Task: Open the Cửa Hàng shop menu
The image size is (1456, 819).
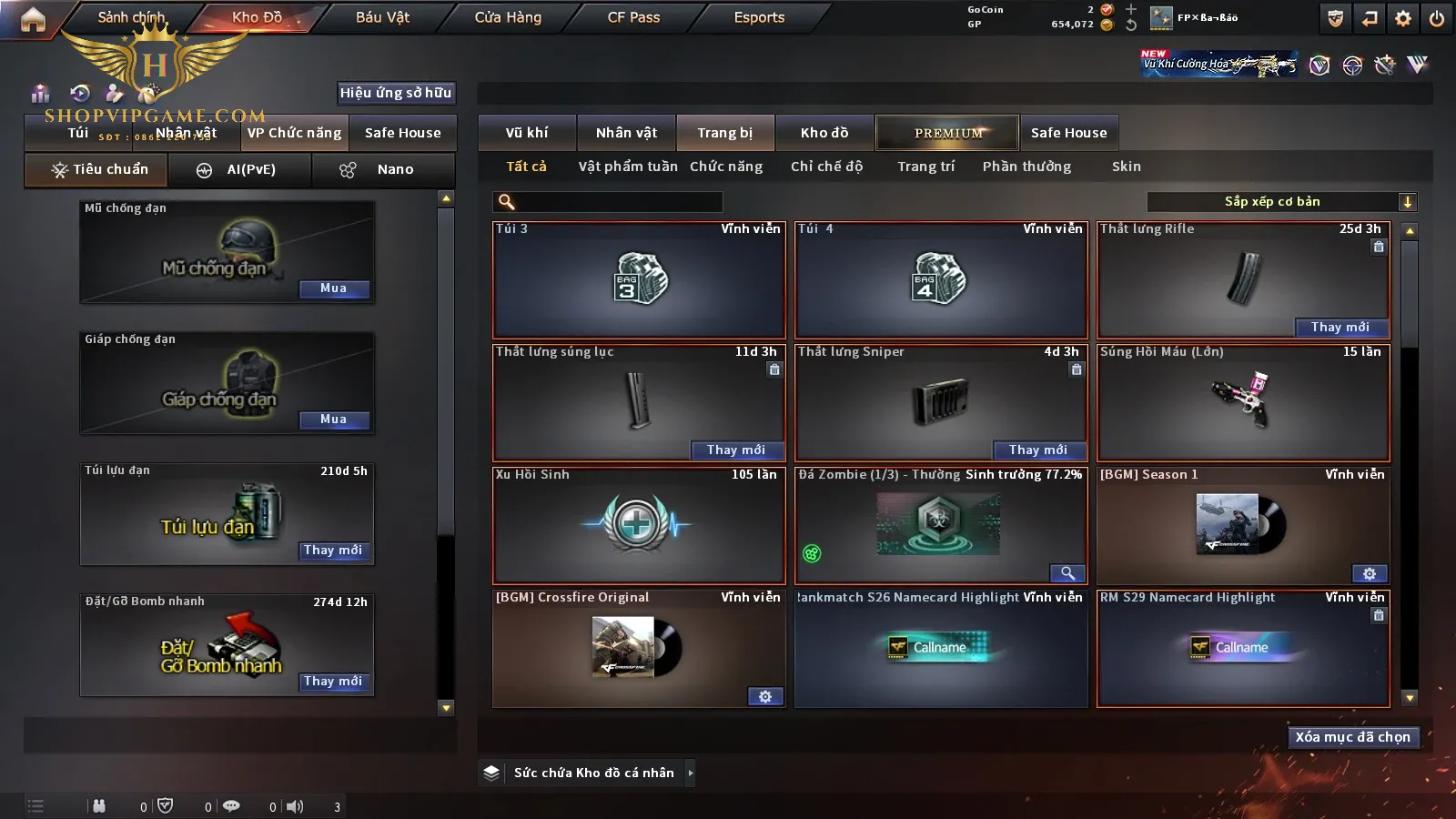Action: click(x=508, y=17)
